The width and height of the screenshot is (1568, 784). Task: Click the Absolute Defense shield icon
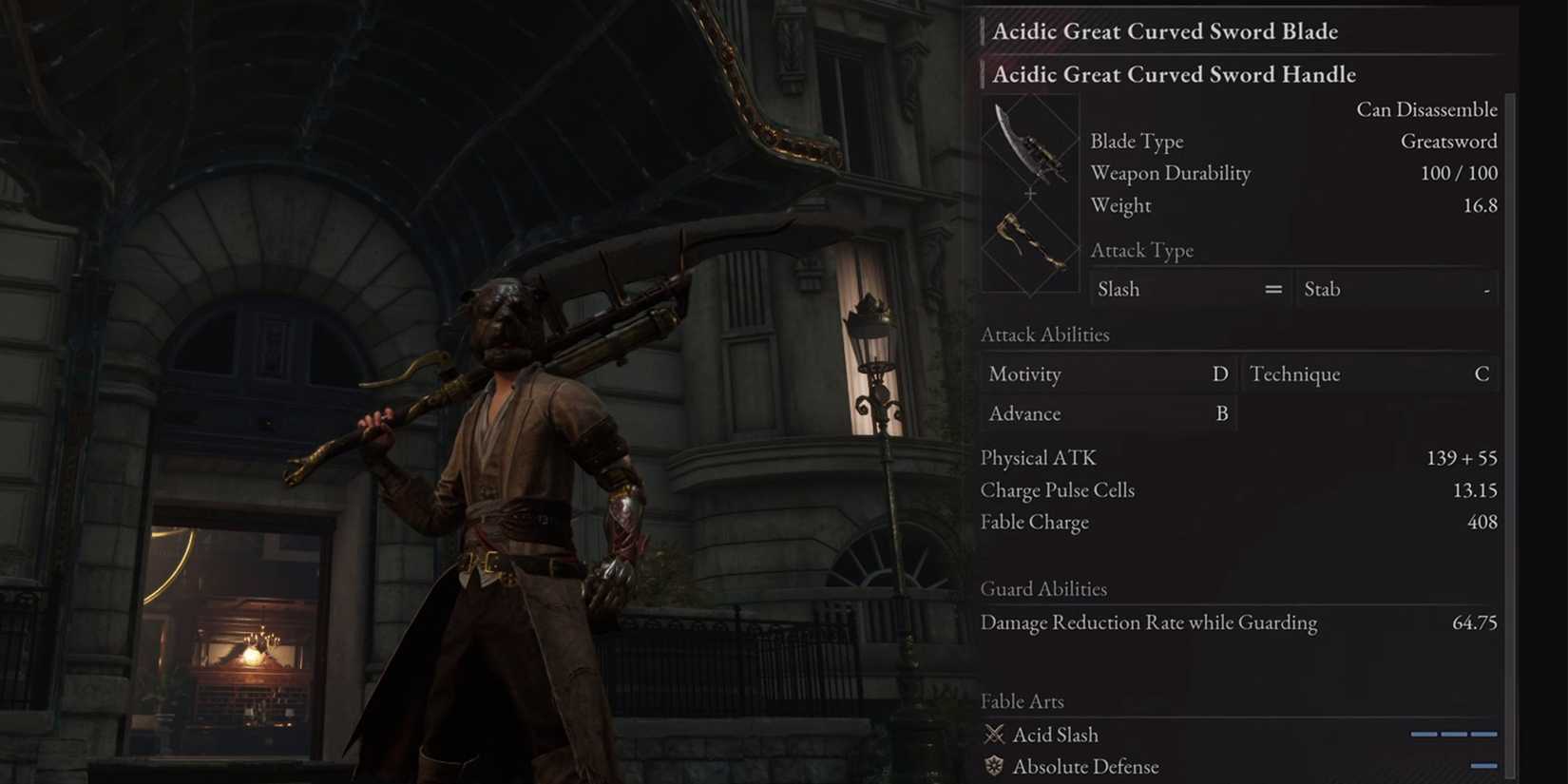click(995, 767)
